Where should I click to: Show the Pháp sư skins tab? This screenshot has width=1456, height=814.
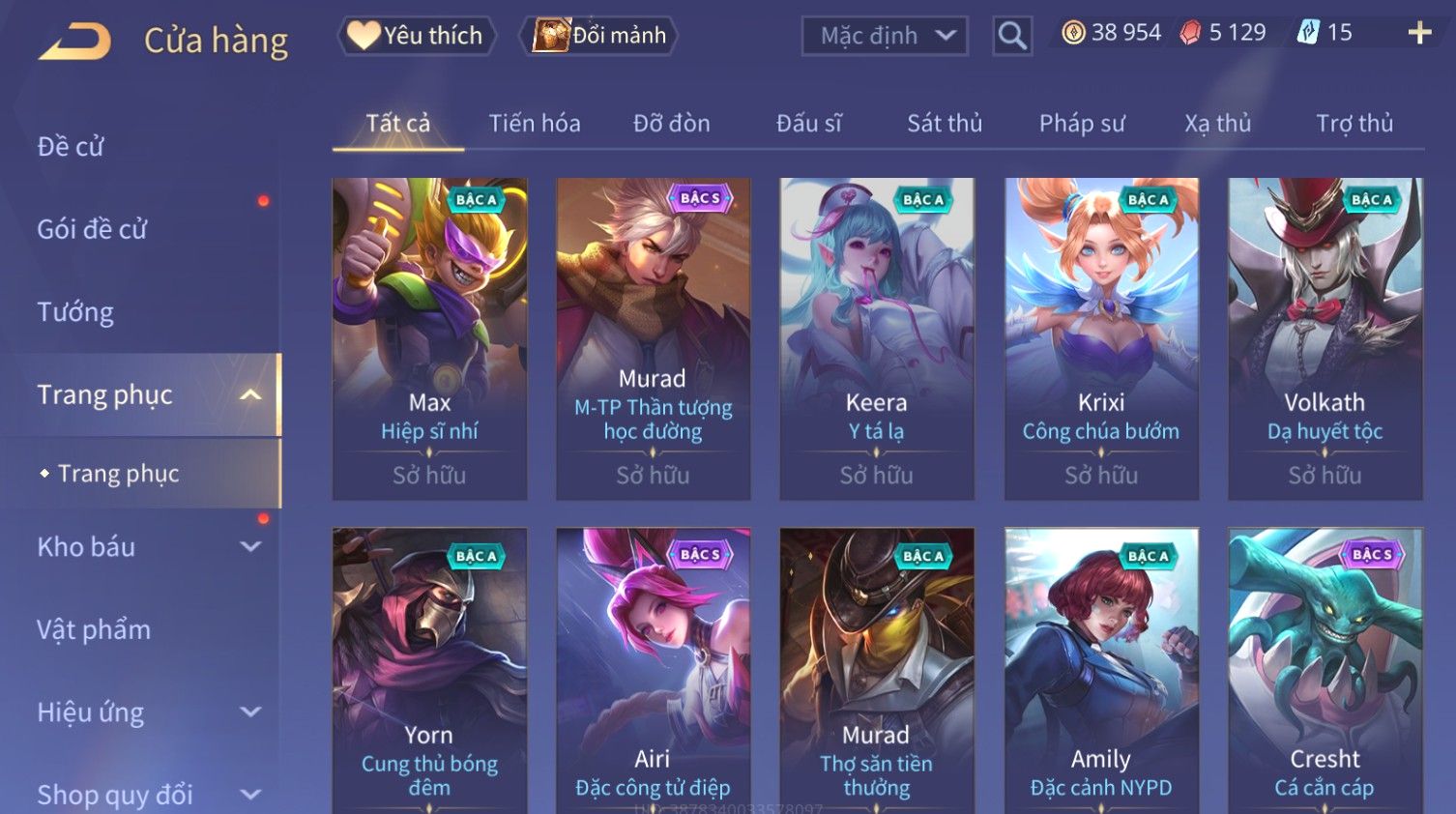(1082, 124)
